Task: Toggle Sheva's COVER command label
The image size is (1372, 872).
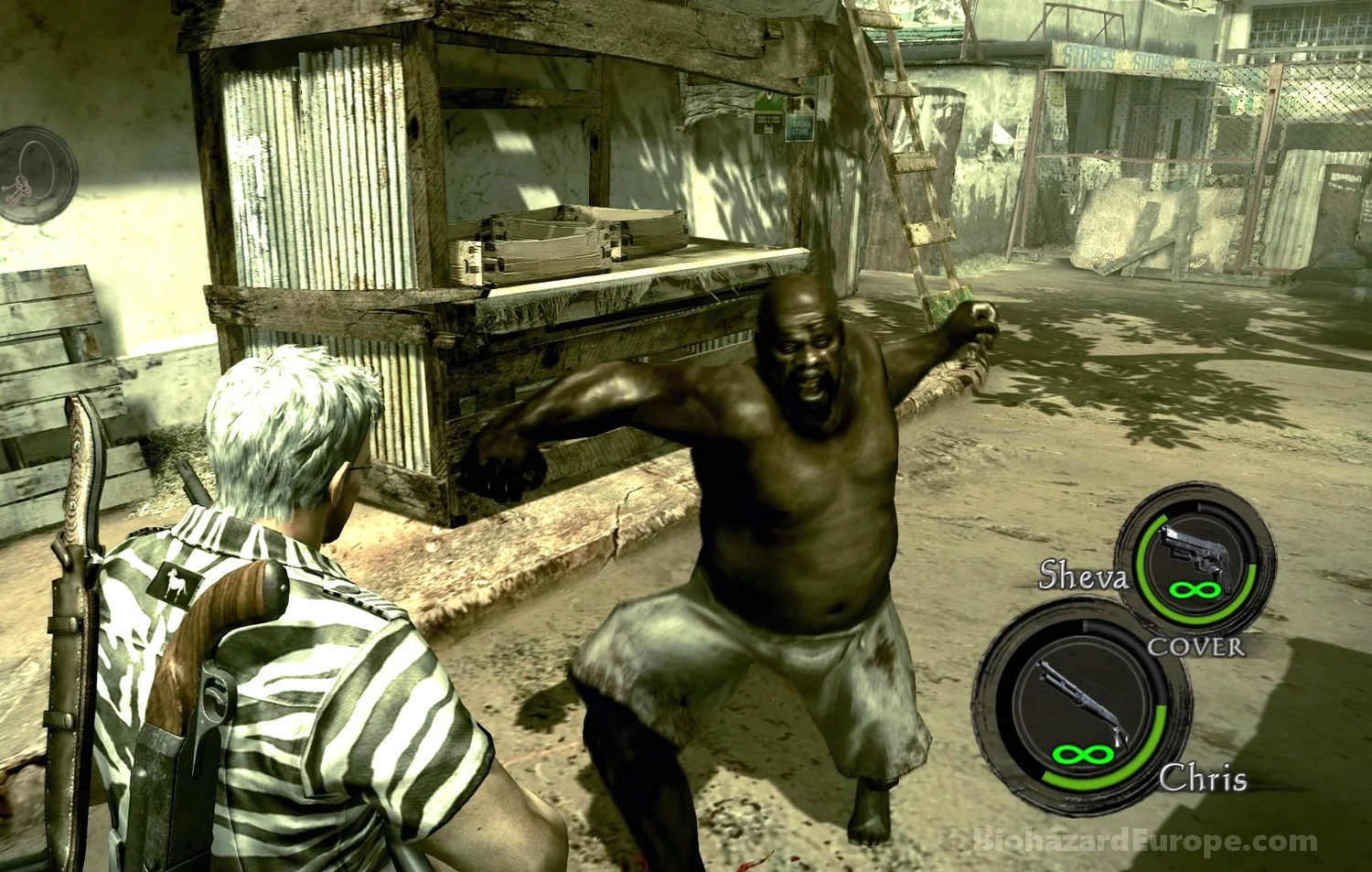Action: pos(1195,647)
